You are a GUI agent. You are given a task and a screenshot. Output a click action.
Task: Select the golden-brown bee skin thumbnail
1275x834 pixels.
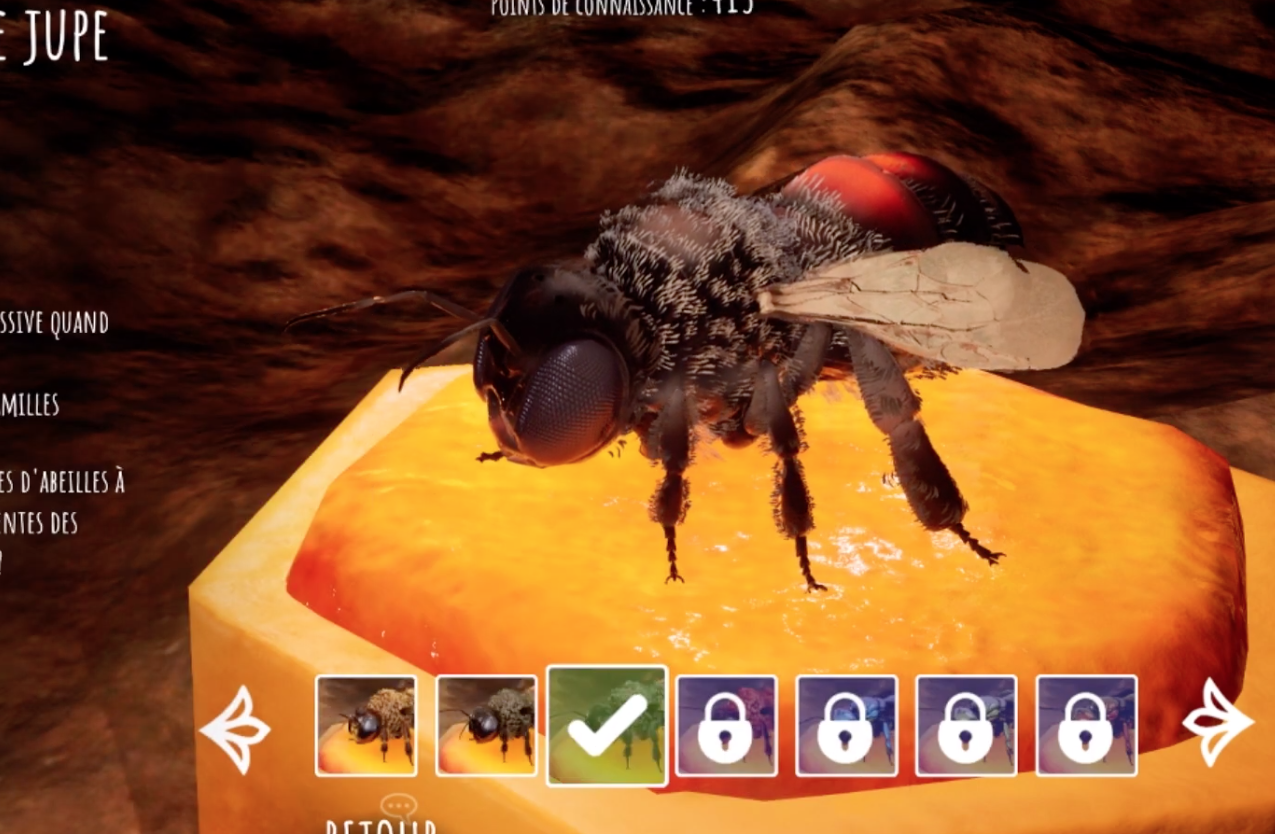pos(366,726)
